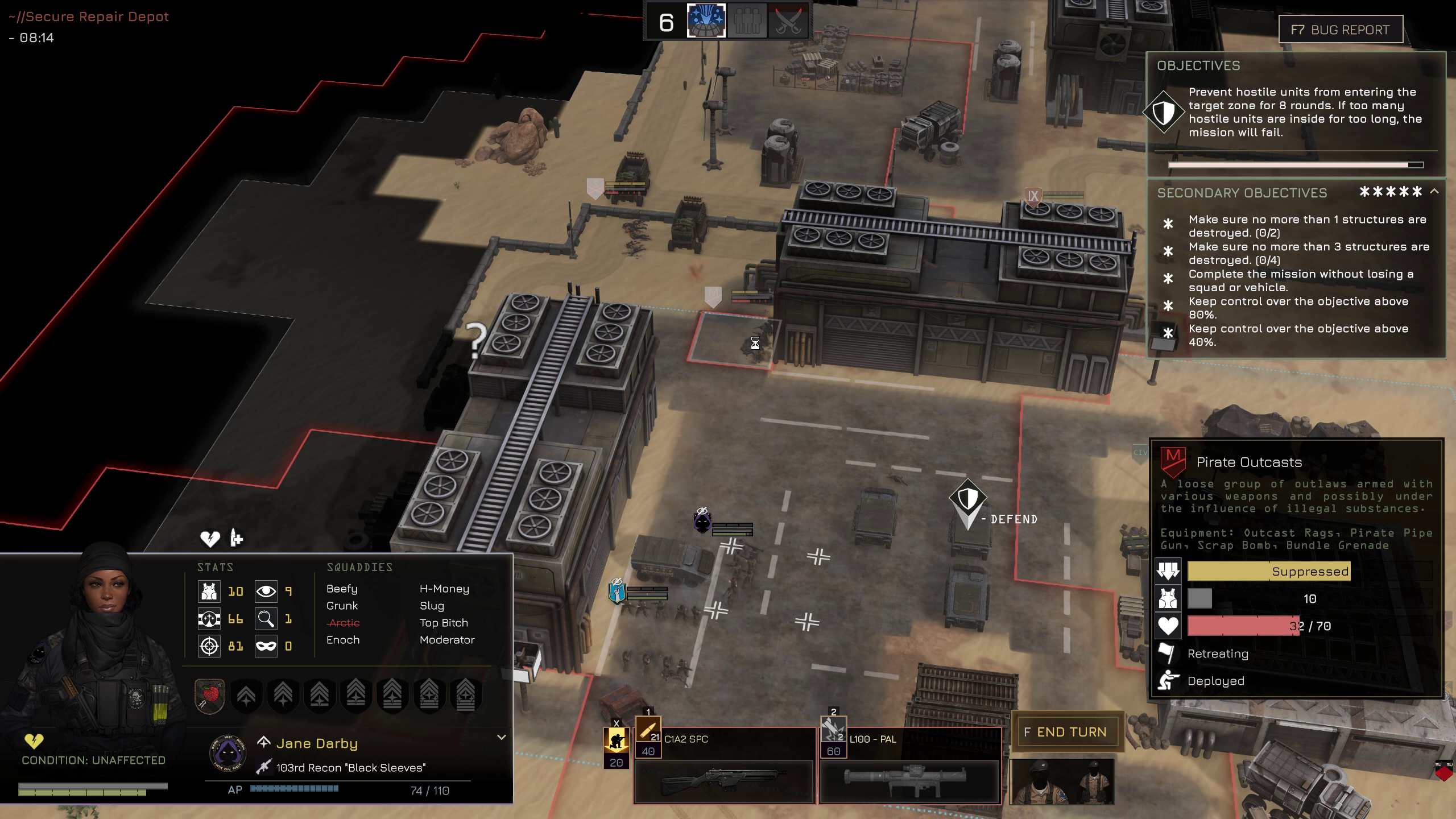The height and width of the screenshot is (819, 1456).
Task: Collapse the Secondary Objectives panel
Action: pos(1434,192)
